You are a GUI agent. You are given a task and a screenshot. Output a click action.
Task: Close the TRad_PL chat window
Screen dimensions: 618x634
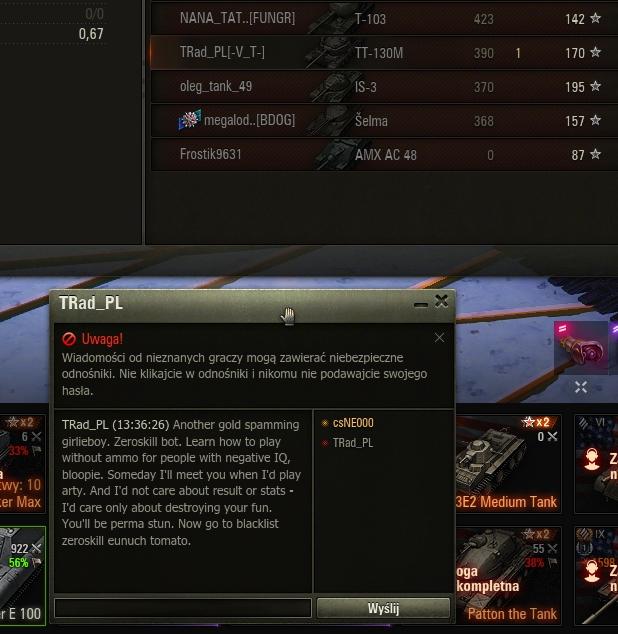tap(442, 300)
